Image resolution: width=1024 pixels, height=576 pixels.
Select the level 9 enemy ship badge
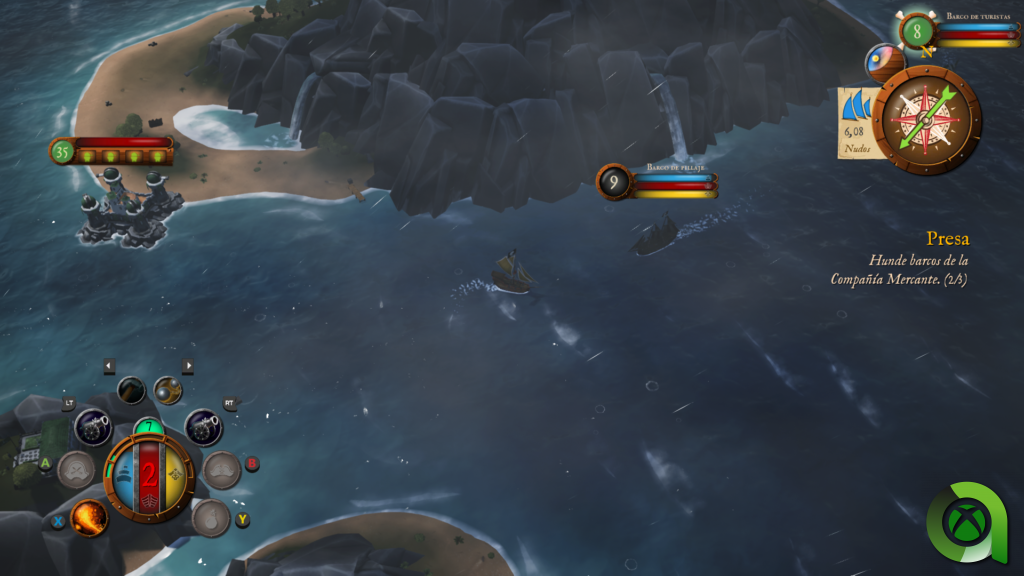tap(614, 182)
